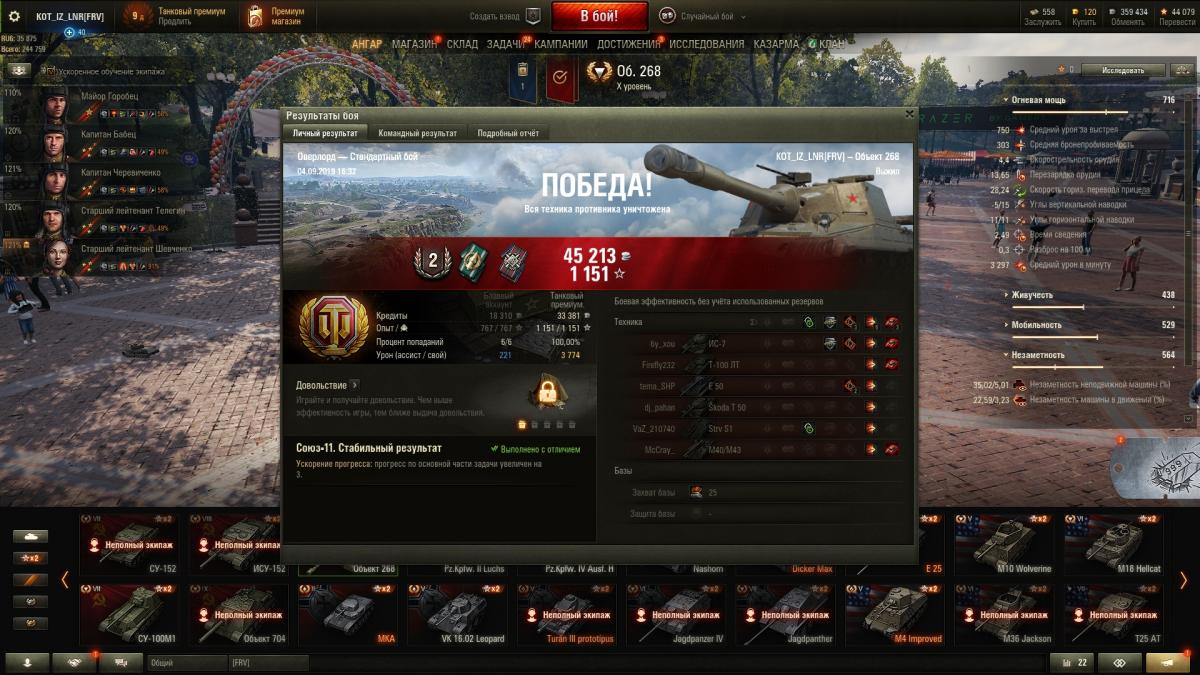Close the battle results window
Viewport: 1200px width, 675px height.
(908, 114)
